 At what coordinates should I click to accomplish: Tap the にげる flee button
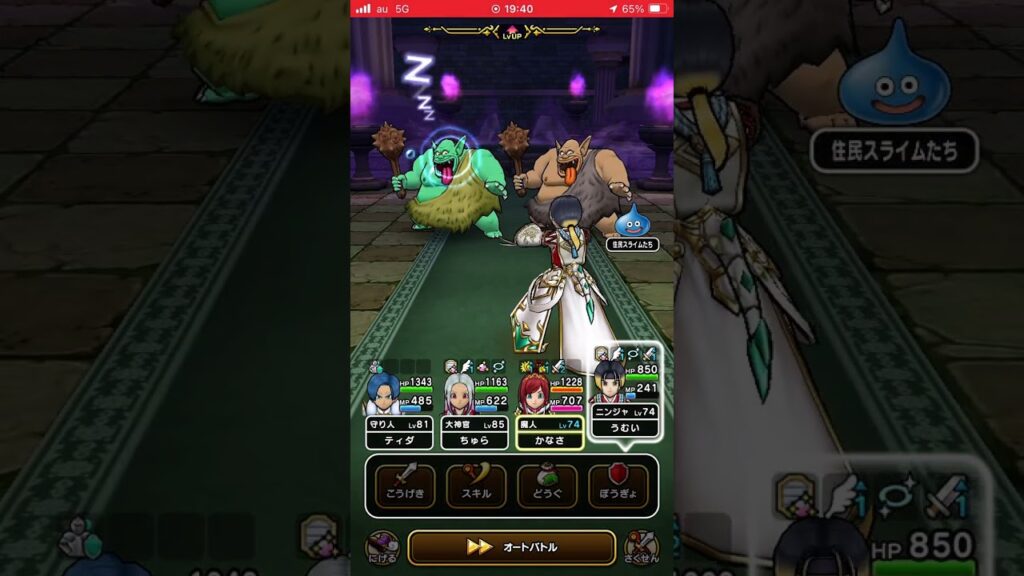tap(382, 547)
